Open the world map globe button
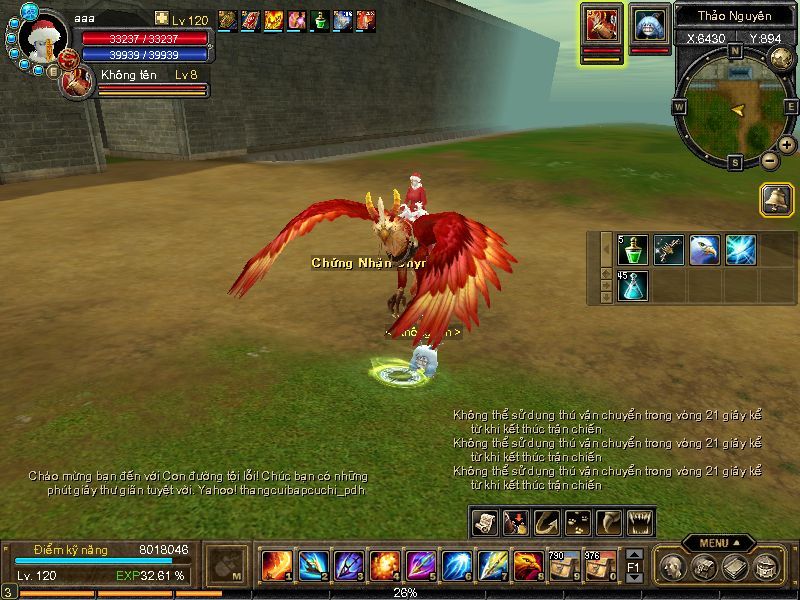800x600 pixels. pos(782,57)
